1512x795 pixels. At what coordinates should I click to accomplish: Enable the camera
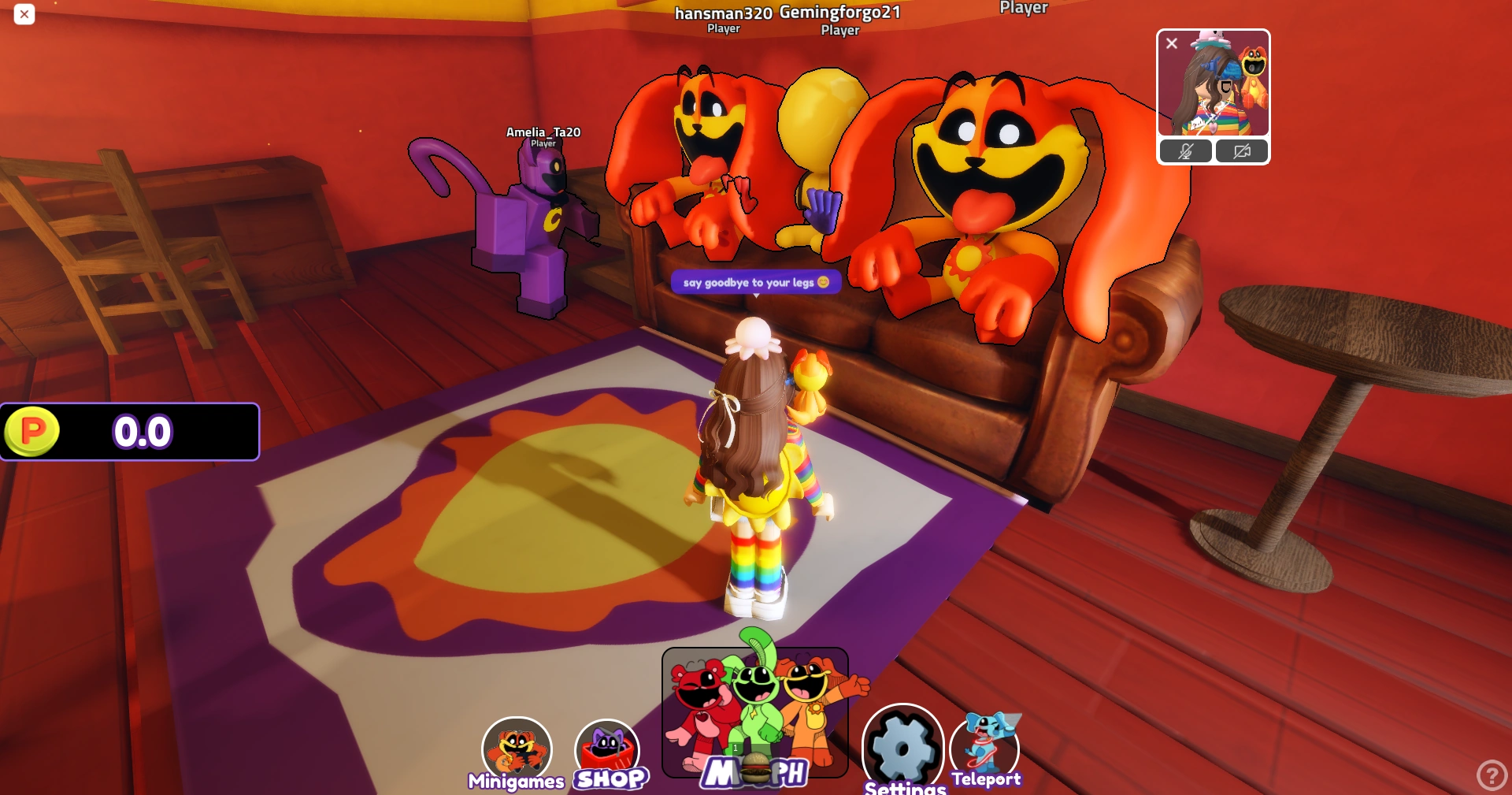pyautogui.click(x=1242, y=151)
